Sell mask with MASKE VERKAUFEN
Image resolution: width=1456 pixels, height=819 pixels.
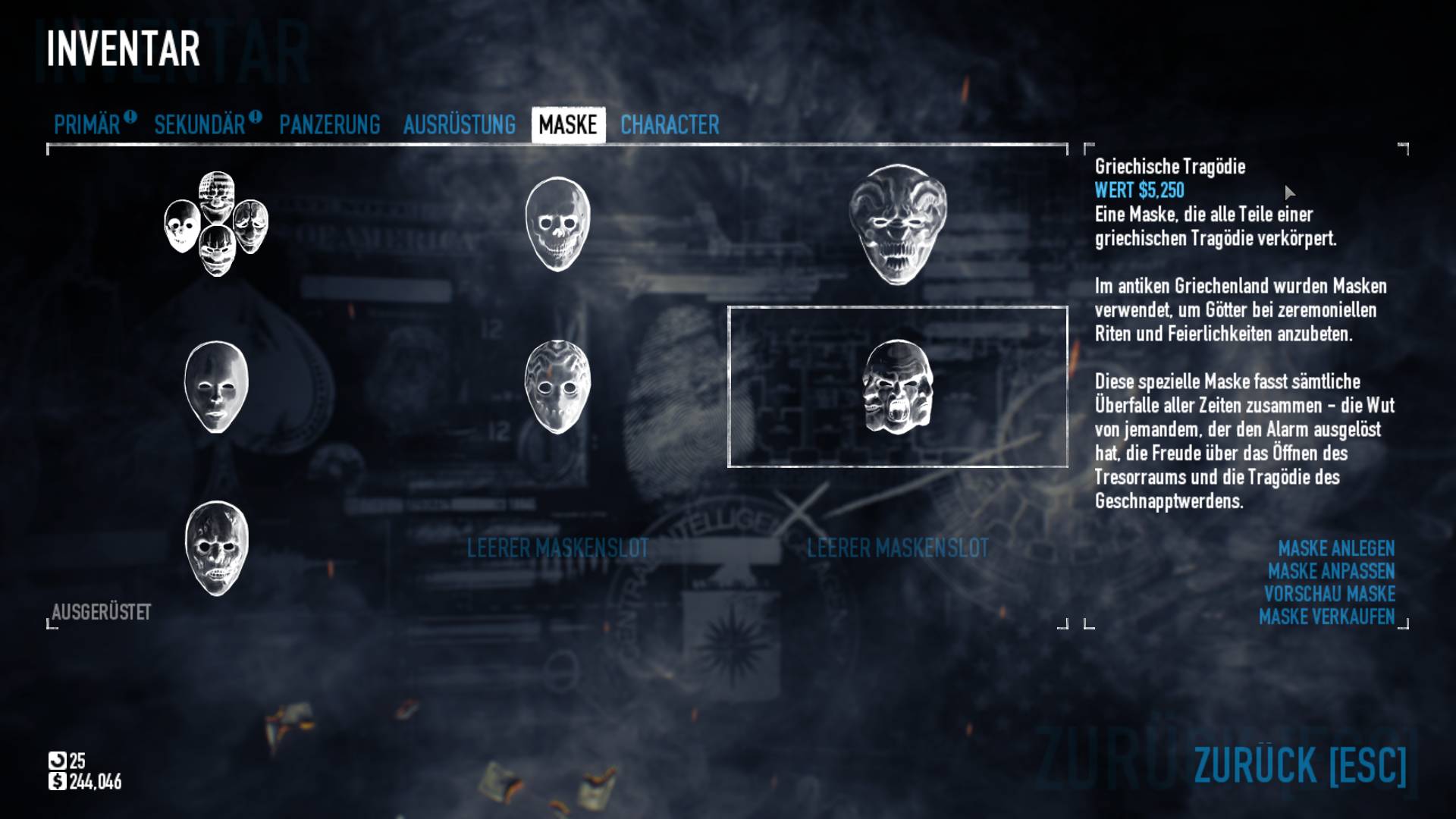coord(1326,617)
